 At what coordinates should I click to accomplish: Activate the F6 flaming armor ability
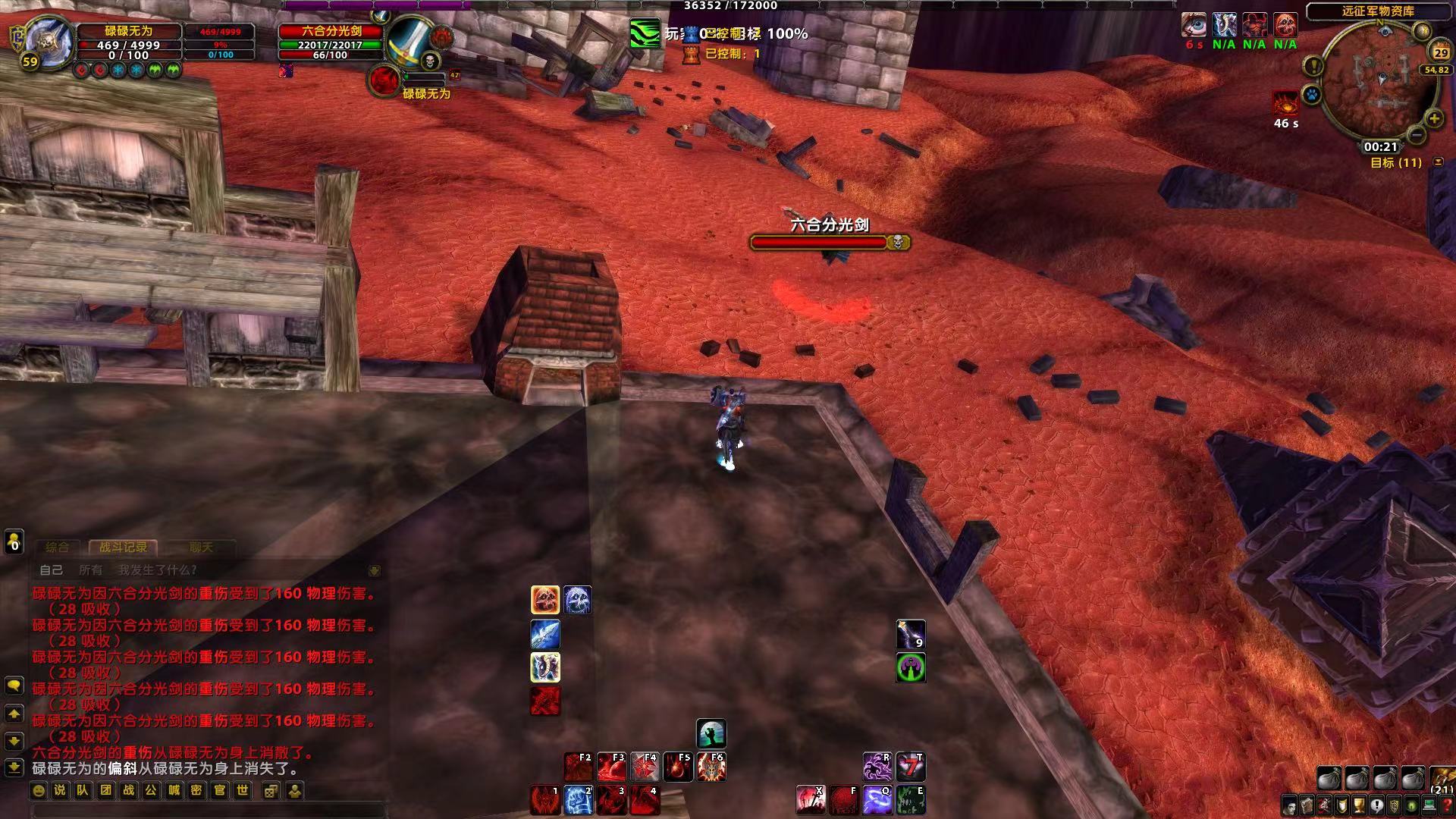[x=711, y=767]
